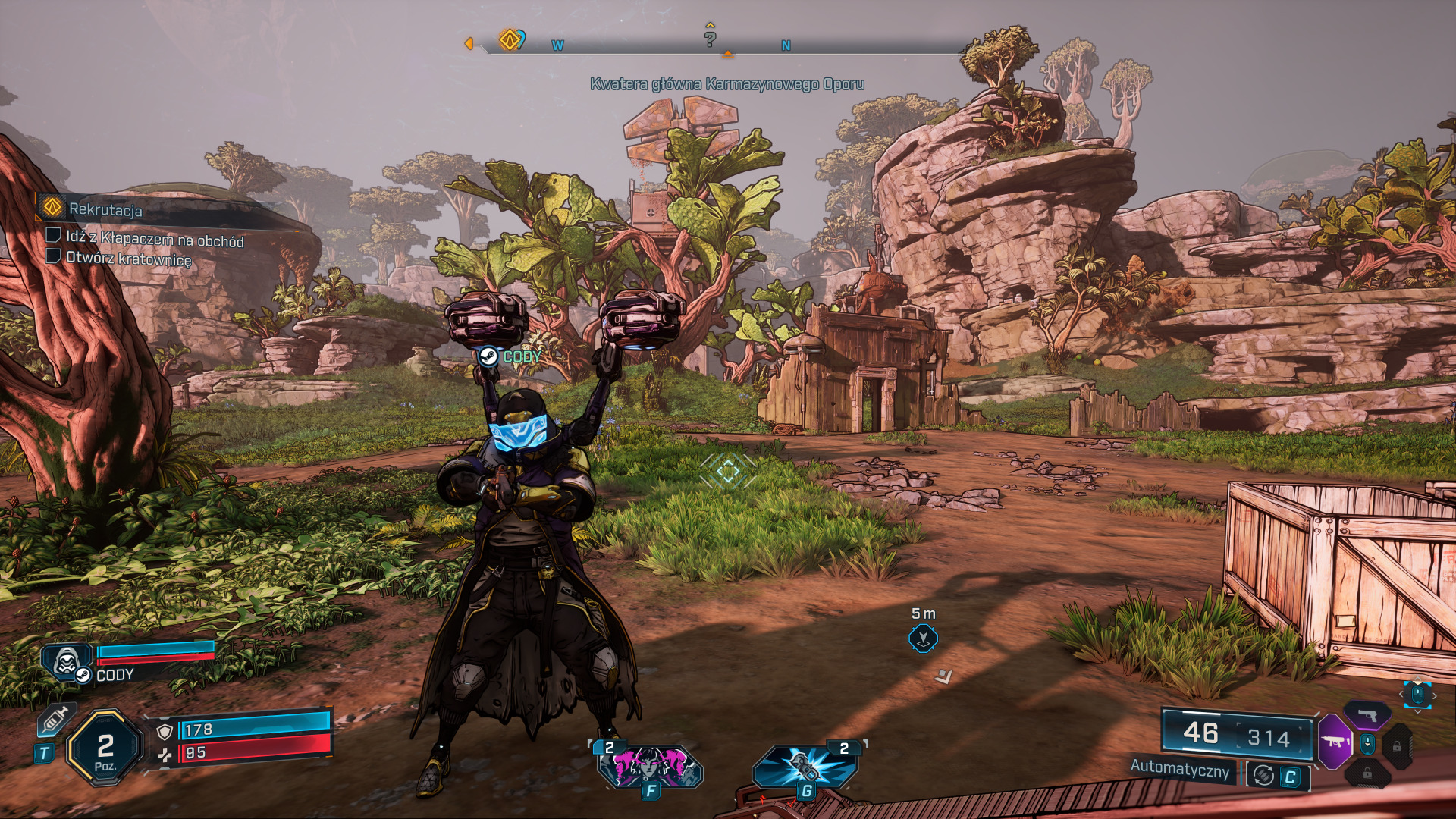Toggle the Automatyczny firing mode label
Image resolution: width=1456 pixels, height=819 pixels.
(1179, 768)
